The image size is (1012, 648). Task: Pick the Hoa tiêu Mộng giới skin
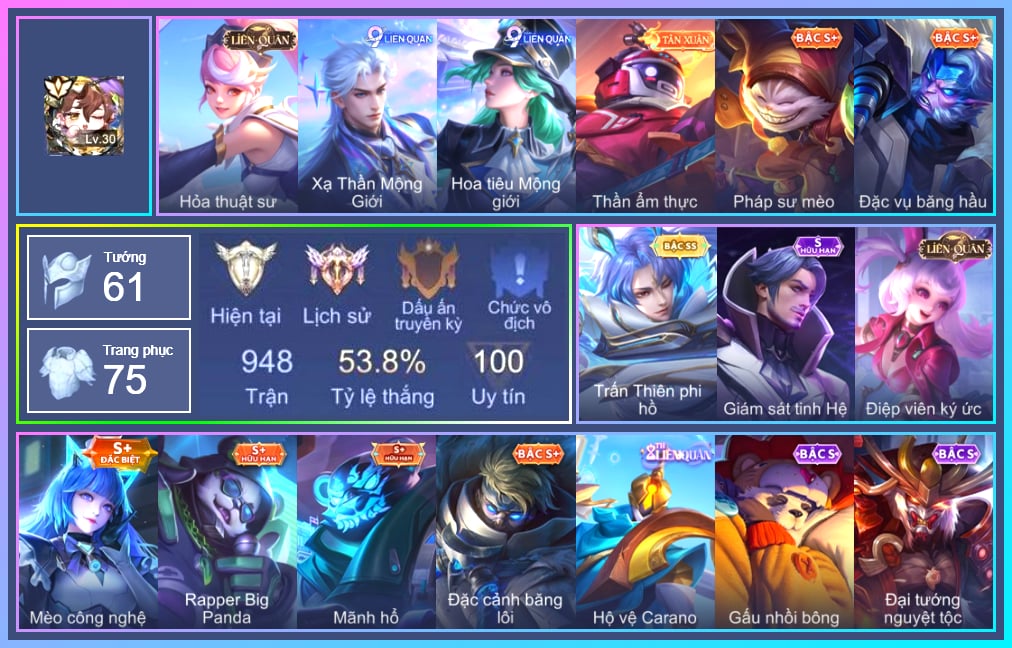pyautogui.click(x=506, y=115)
